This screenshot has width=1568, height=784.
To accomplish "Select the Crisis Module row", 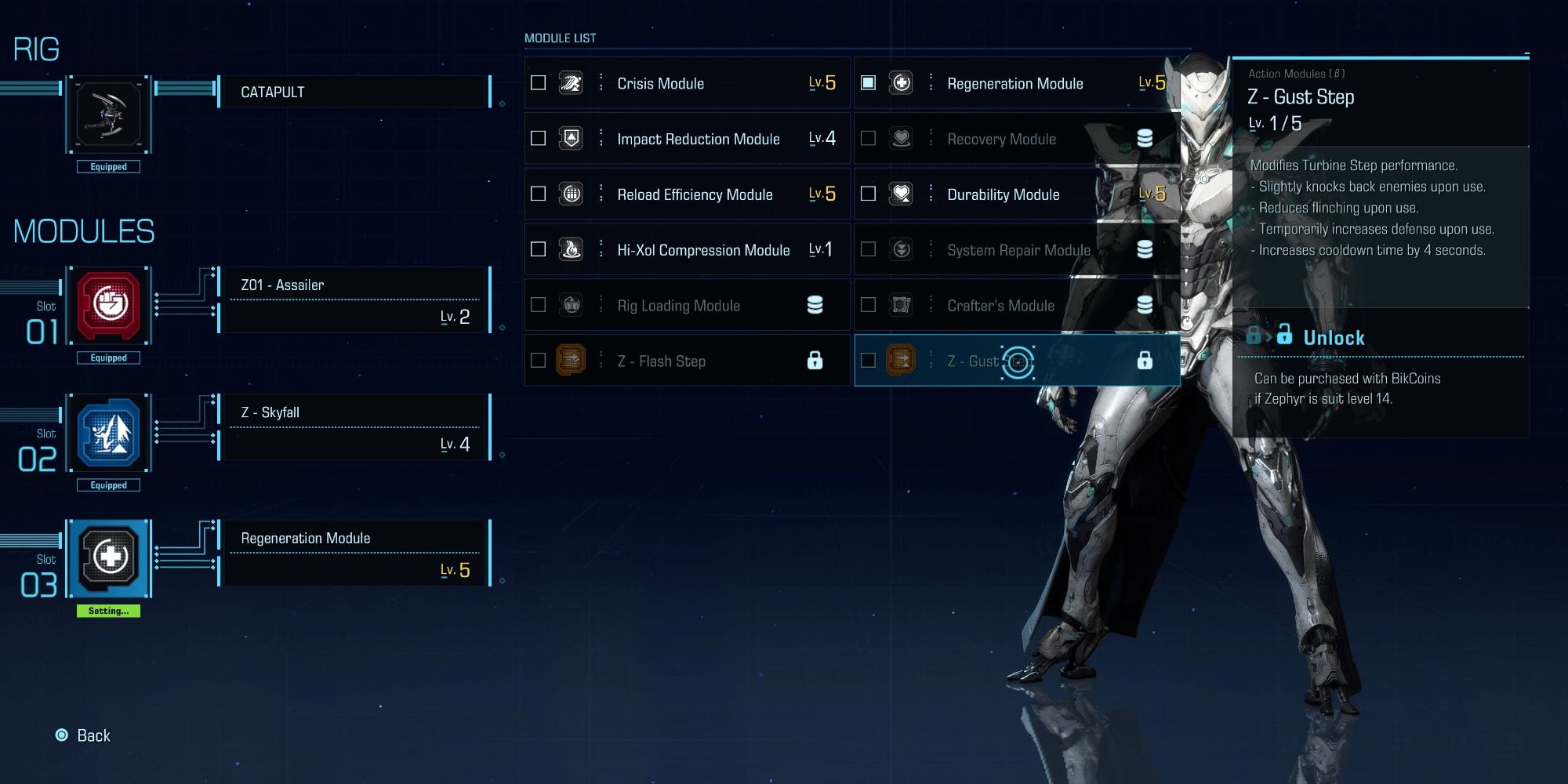I will pos(687,83).
